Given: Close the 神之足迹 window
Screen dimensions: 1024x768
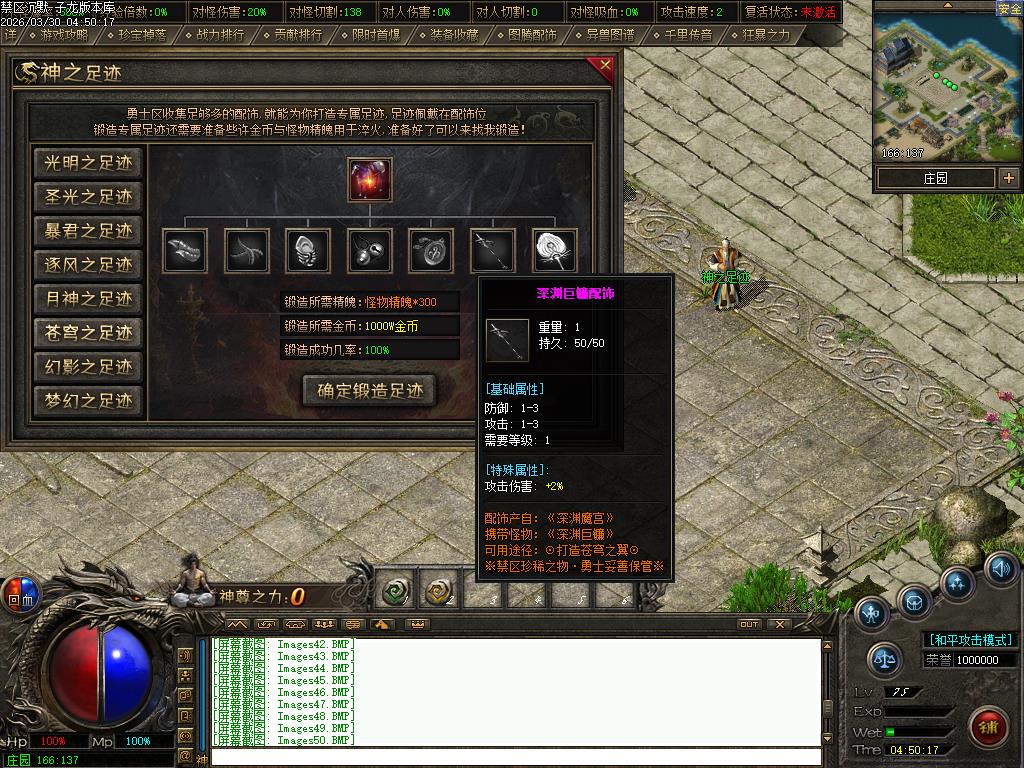Looking at the screenshot, I should (x=605, y=67).
